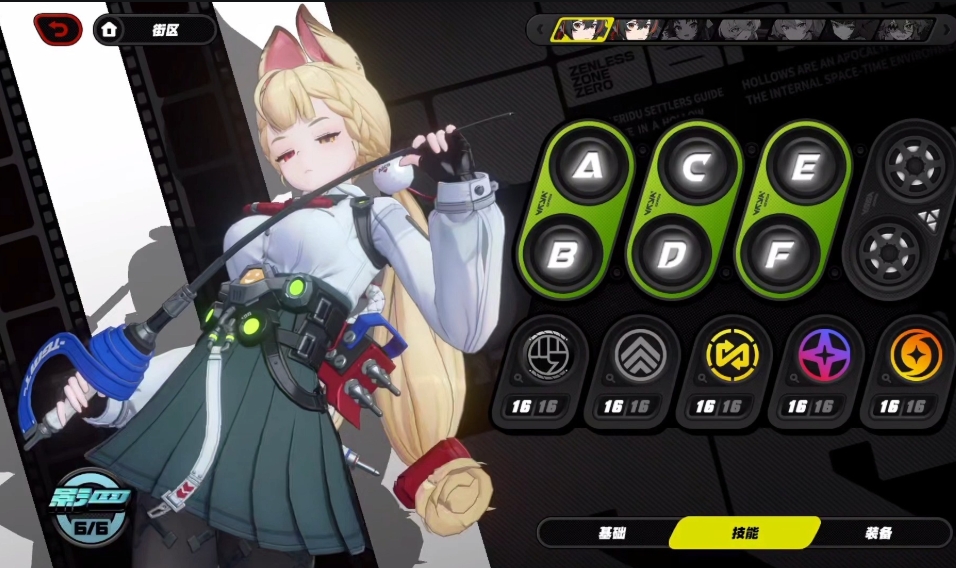The image size is (956, 568).
Task: Show next characters with right arrow
Action: (944, 29)
